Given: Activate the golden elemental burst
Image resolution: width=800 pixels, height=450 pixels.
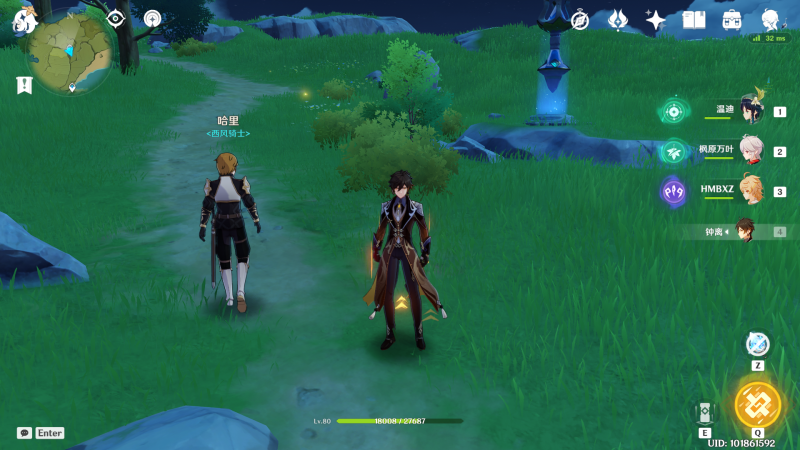Looking at the screenshot, I should tap(757, 404).
